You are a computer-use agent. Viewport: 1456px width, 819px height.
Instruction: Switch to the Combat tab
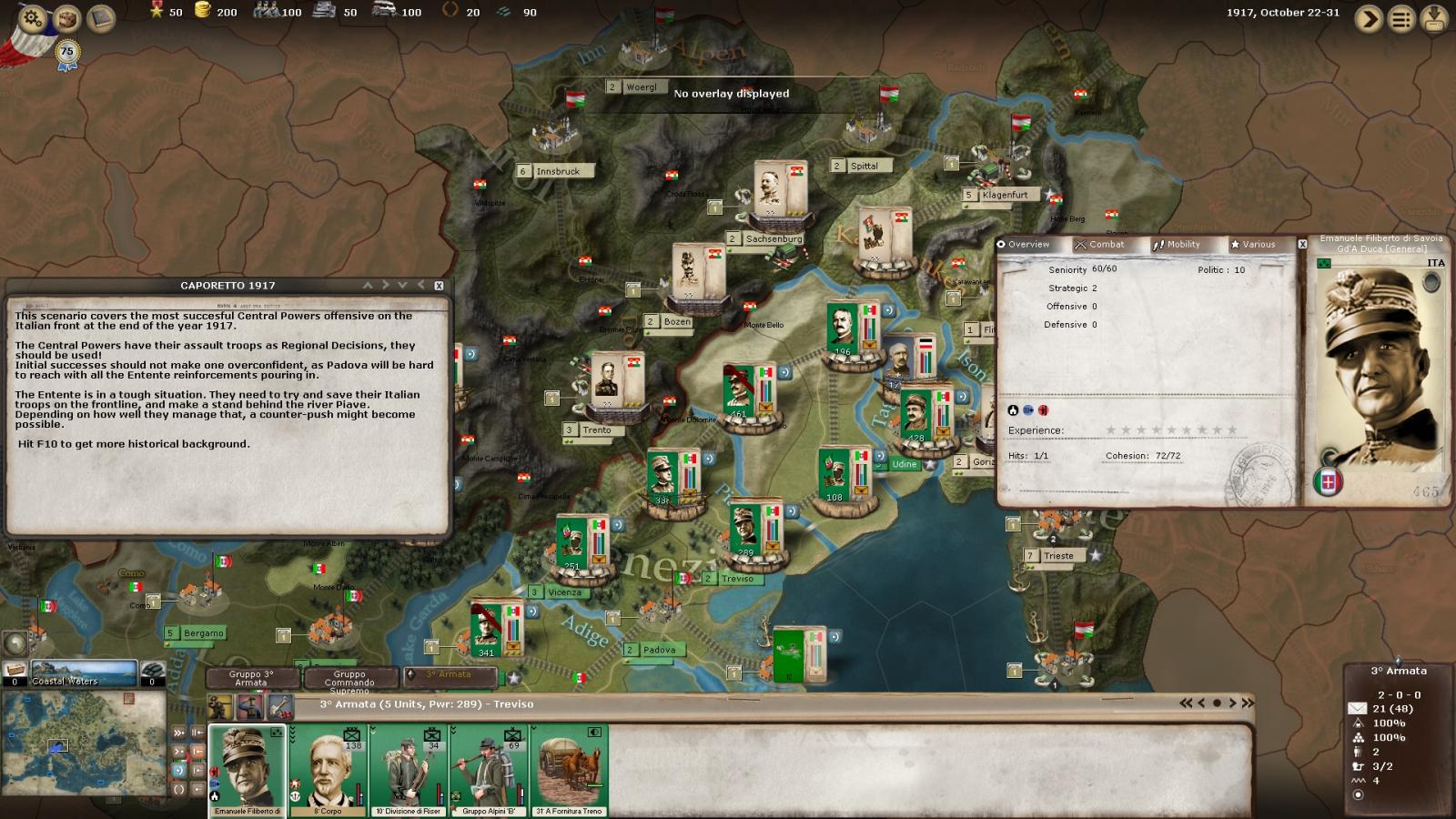click(x=1099, y=245)
